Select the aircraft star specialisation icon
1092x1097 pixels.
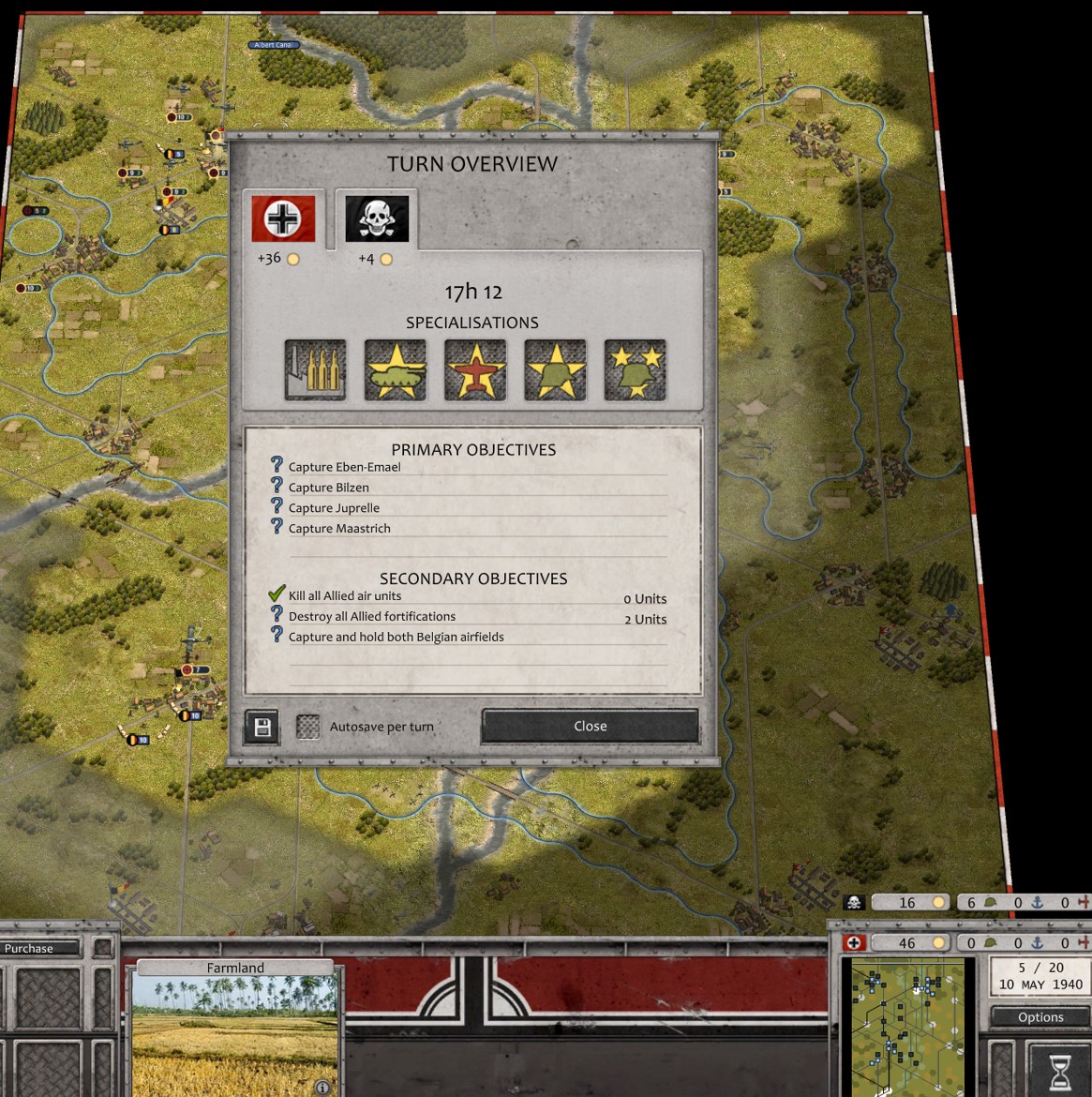[475, 370]
